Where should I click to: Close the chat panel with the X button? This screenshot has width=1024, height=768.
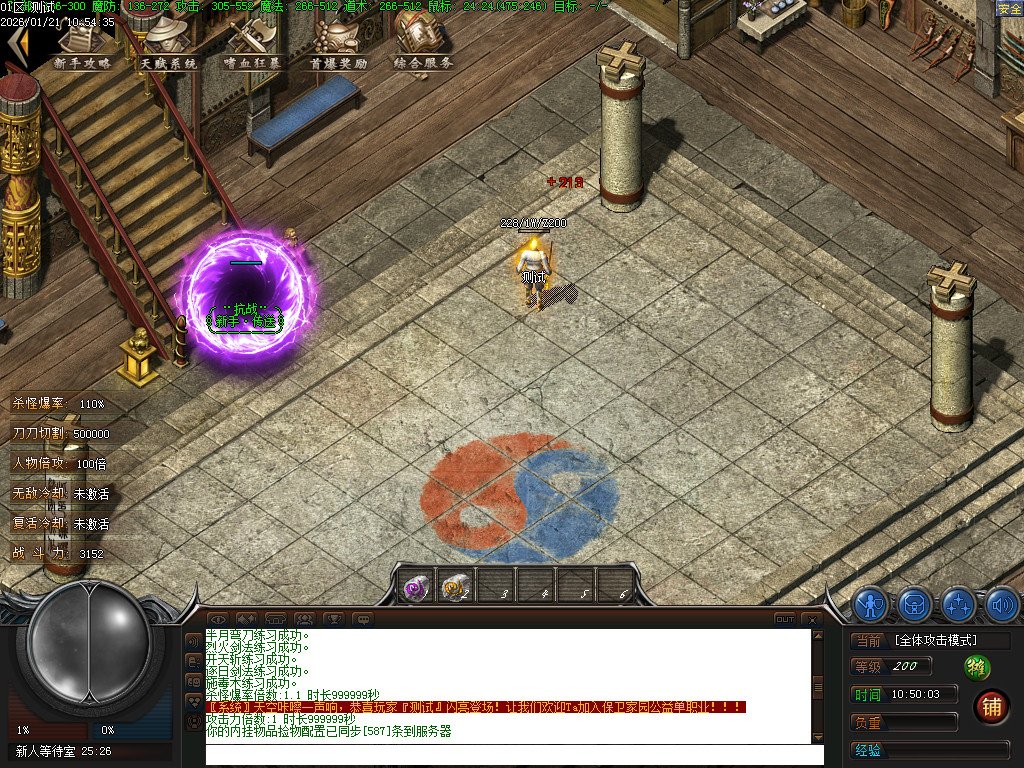(x=812, y=620)
